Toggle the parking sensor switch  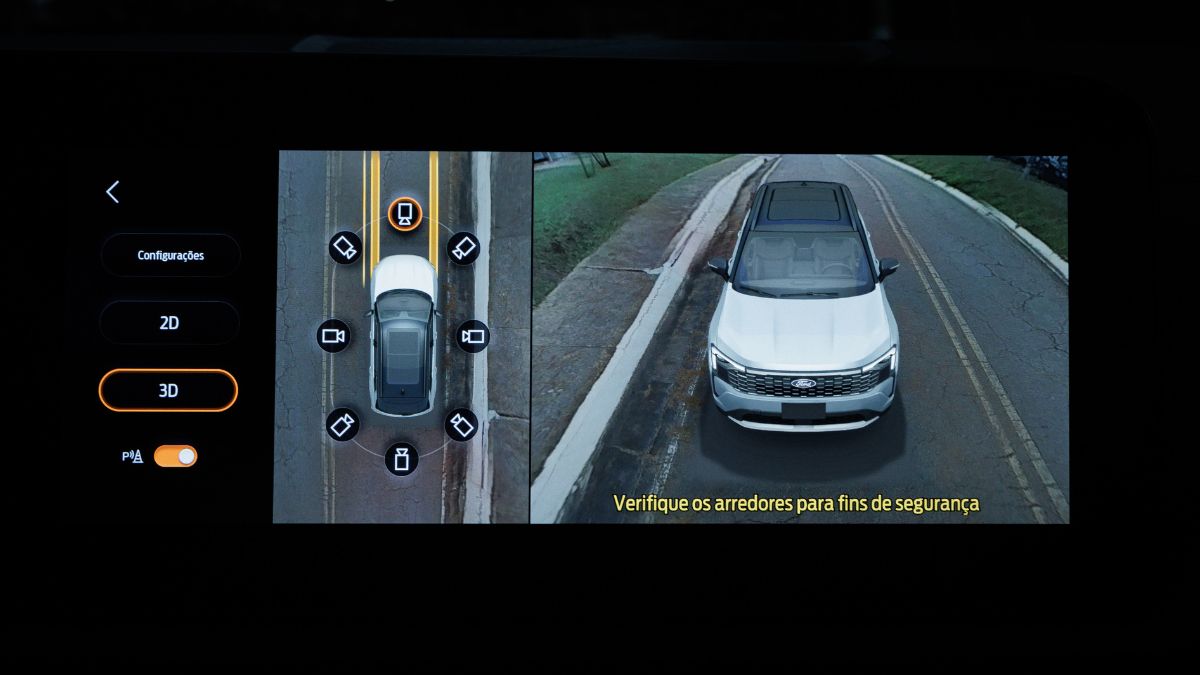[175, 456]
